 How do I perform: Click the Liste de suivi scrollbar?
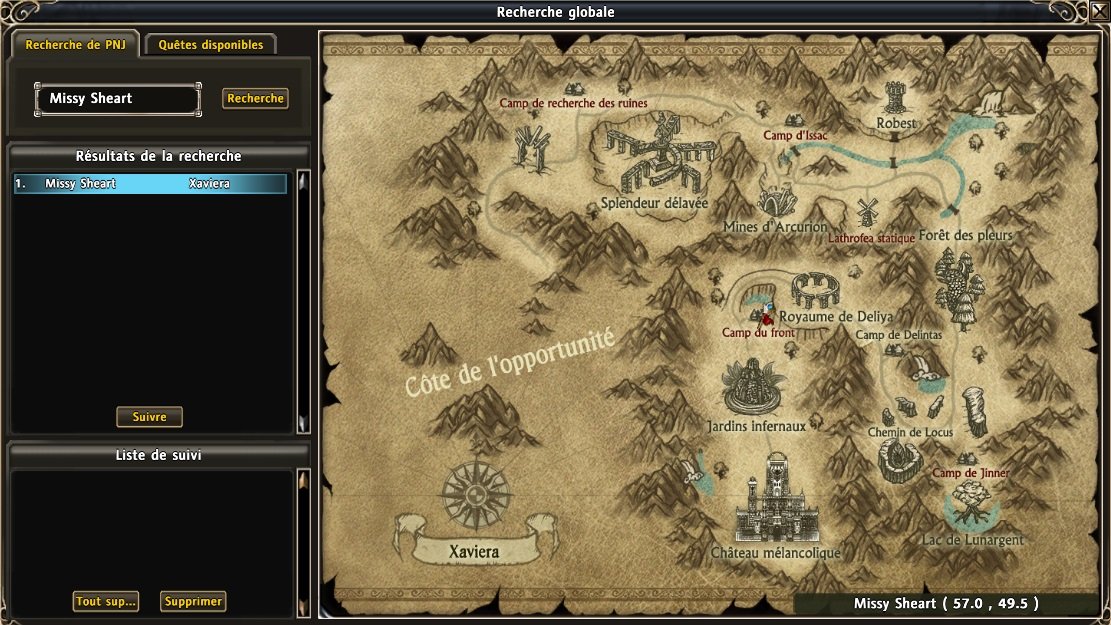click(x=304, y=540)
